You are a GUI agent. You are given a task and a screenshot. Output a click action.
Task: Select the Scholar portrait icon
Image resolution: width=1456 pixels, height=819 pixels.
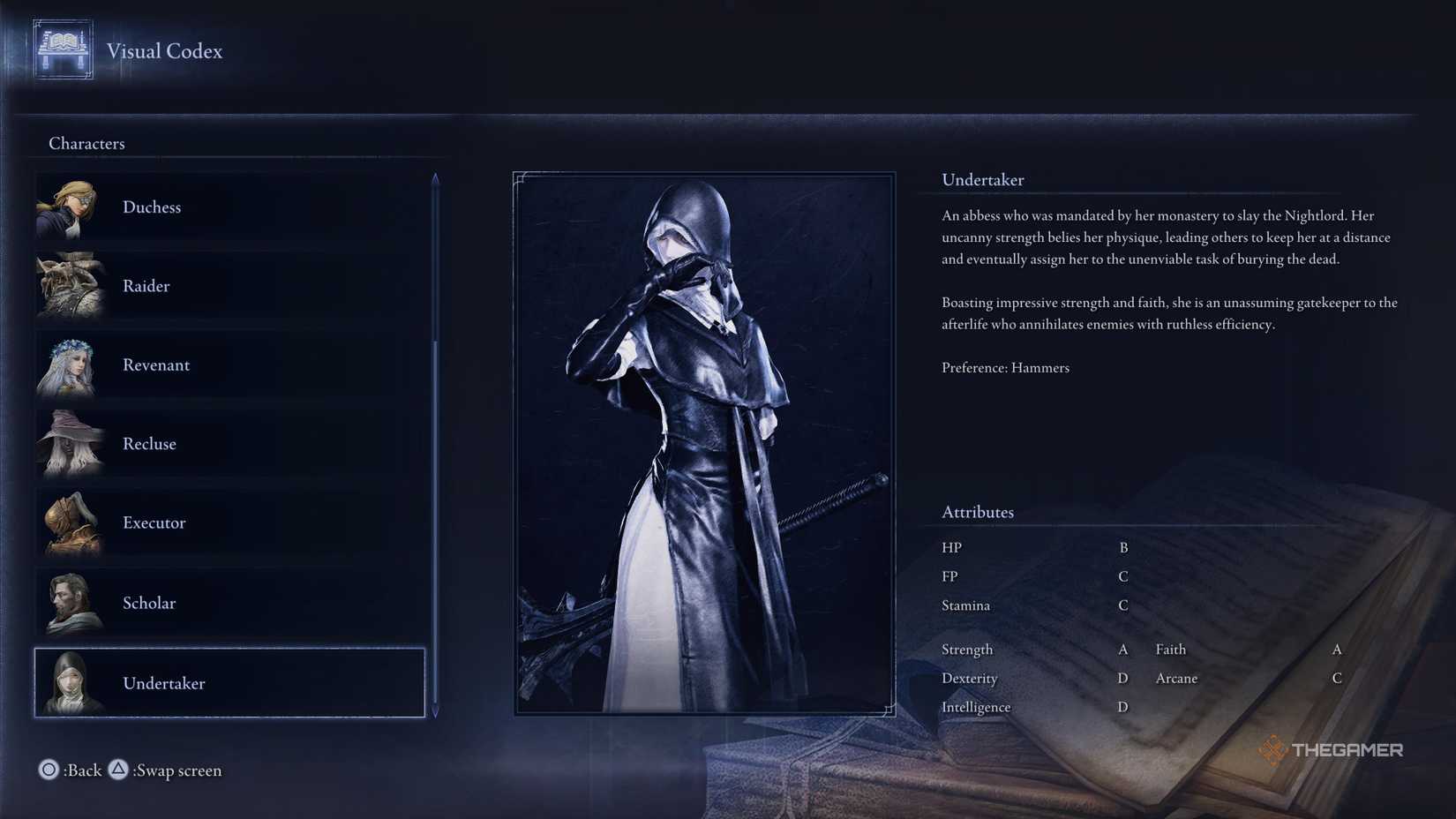tap(72, 603)
